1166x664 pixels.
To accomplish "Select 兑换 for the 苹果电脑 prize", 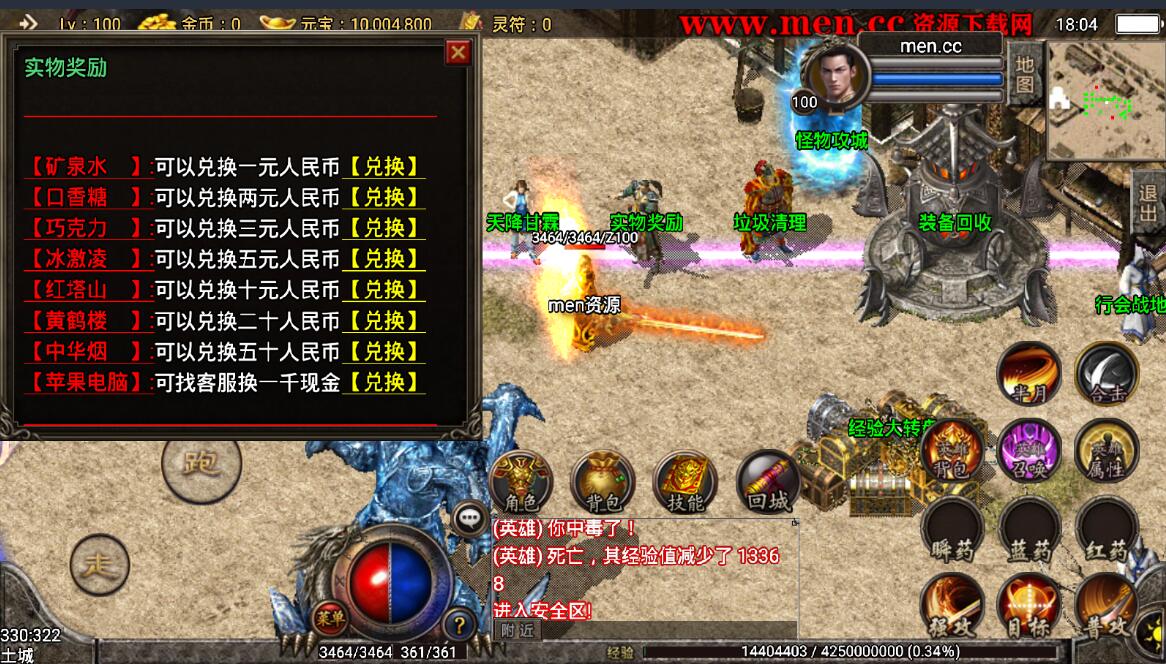I will [x=384, y=382].
